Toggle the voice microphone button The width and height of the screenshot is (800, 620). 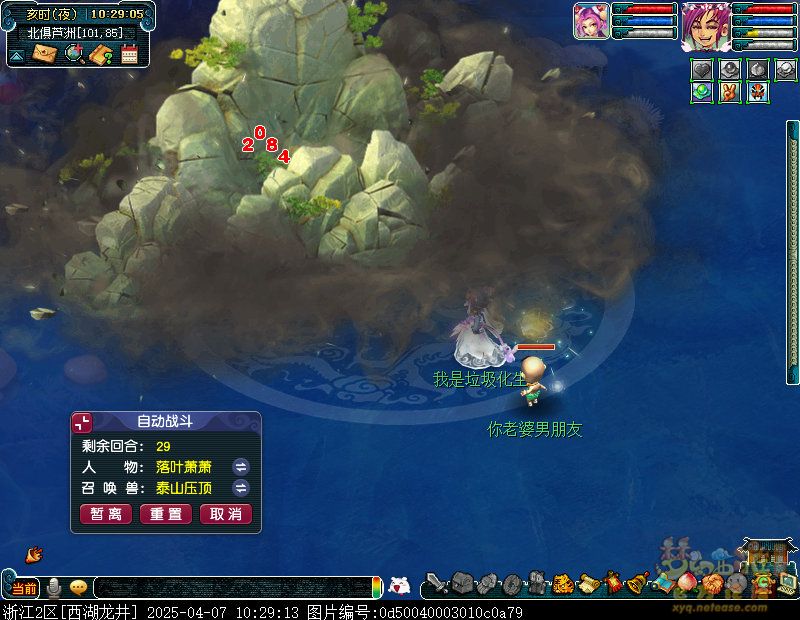[54, 588]
